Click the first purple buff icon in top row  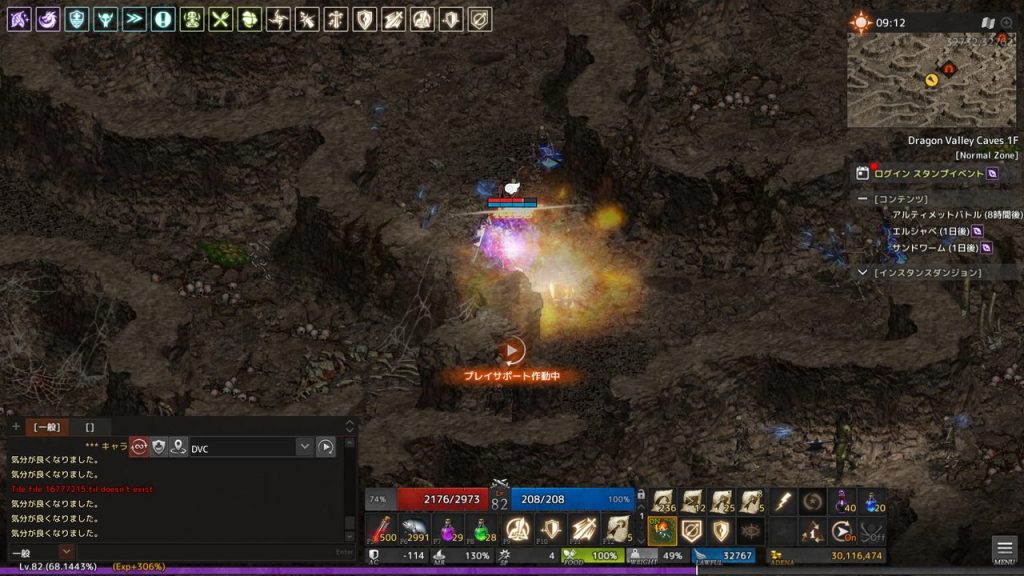18,19
